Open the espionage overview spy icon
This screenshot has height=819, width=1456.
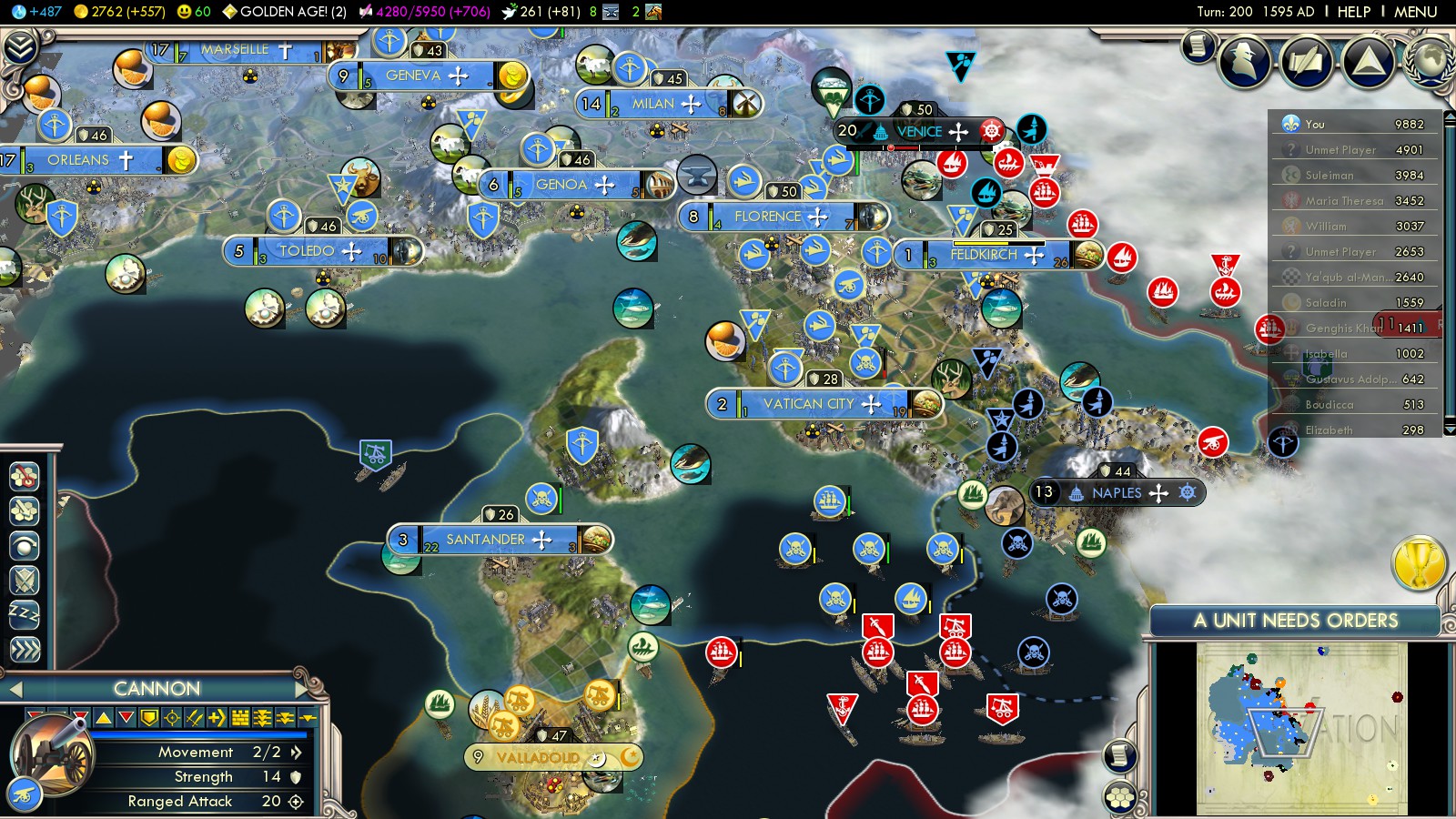(x=1246, y=61)
